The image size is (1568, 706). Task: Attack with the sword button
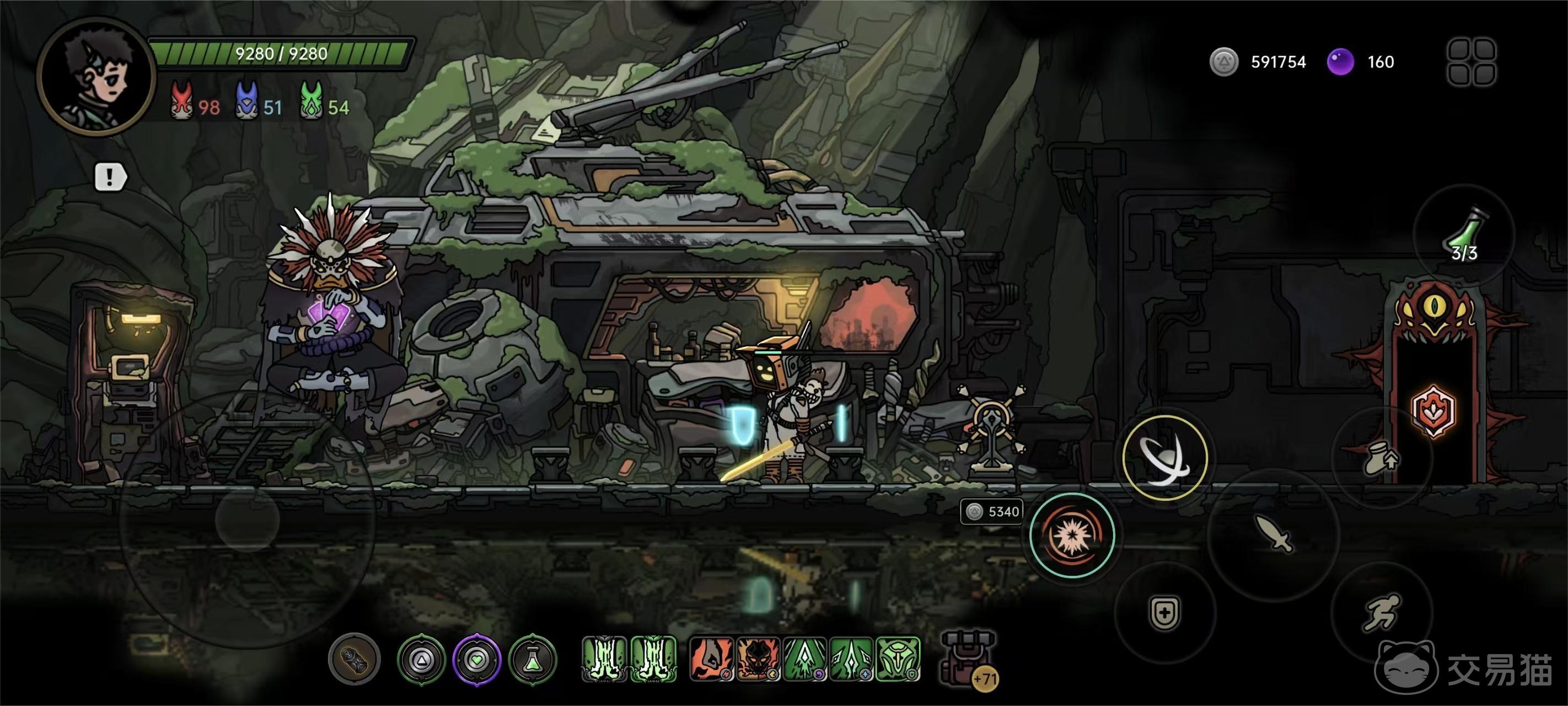click(x=1274, y=534)
